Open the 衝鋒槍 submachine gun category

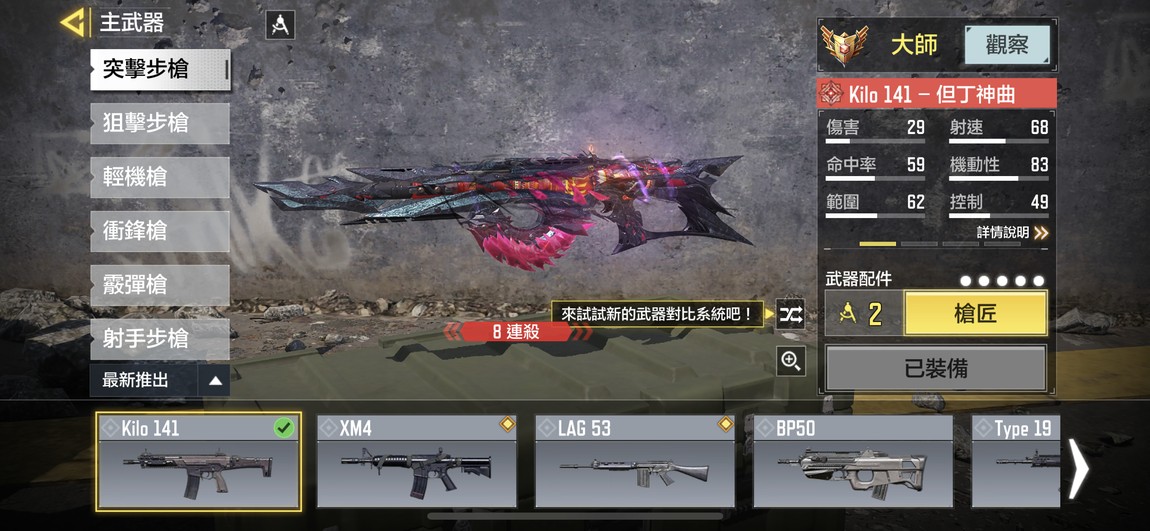click(160, 232)
